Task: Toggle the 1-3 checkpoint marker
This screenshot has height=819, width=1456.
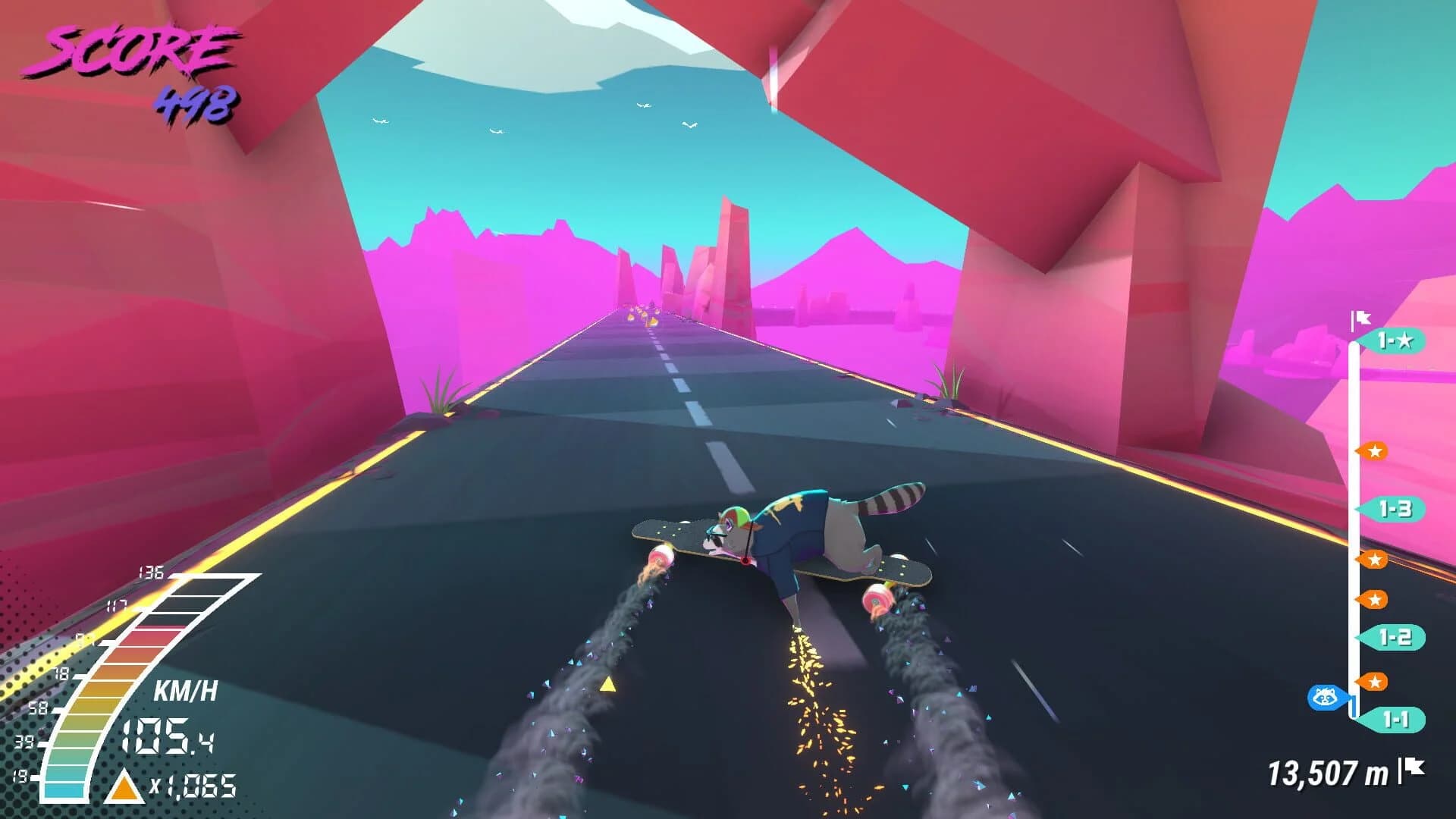Action: (x=1395, y=509)
